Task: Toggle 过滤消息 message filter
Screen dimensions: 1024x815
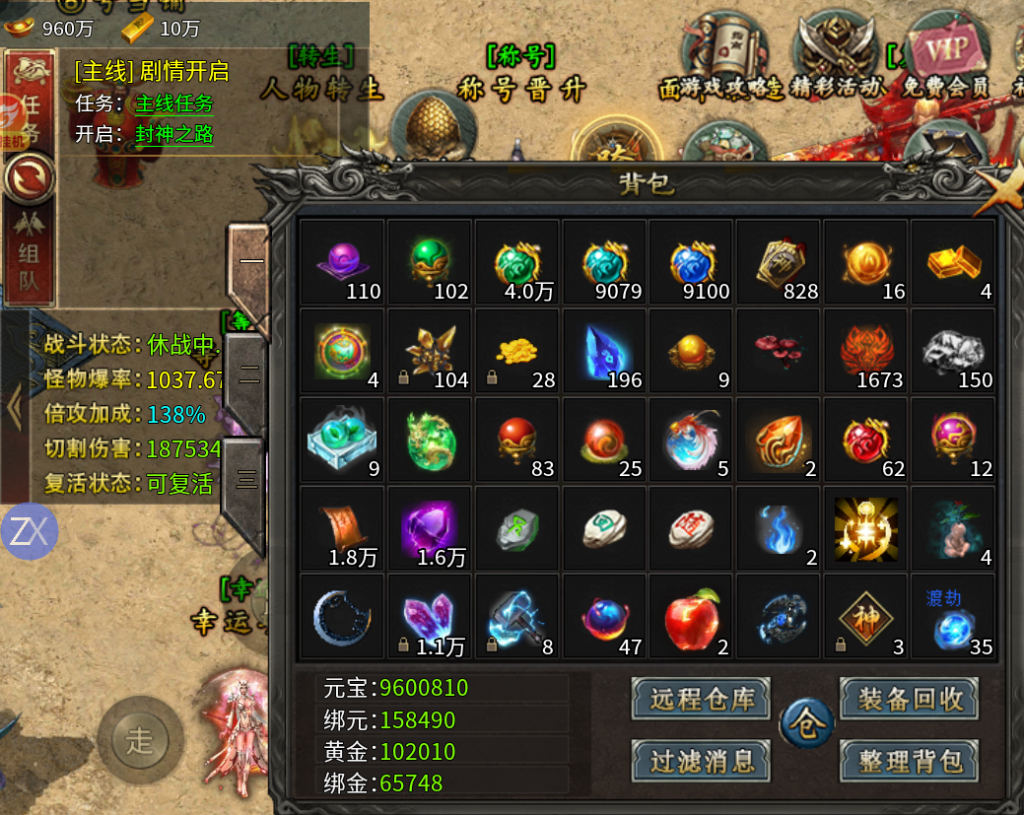Action: click(701, 761)
